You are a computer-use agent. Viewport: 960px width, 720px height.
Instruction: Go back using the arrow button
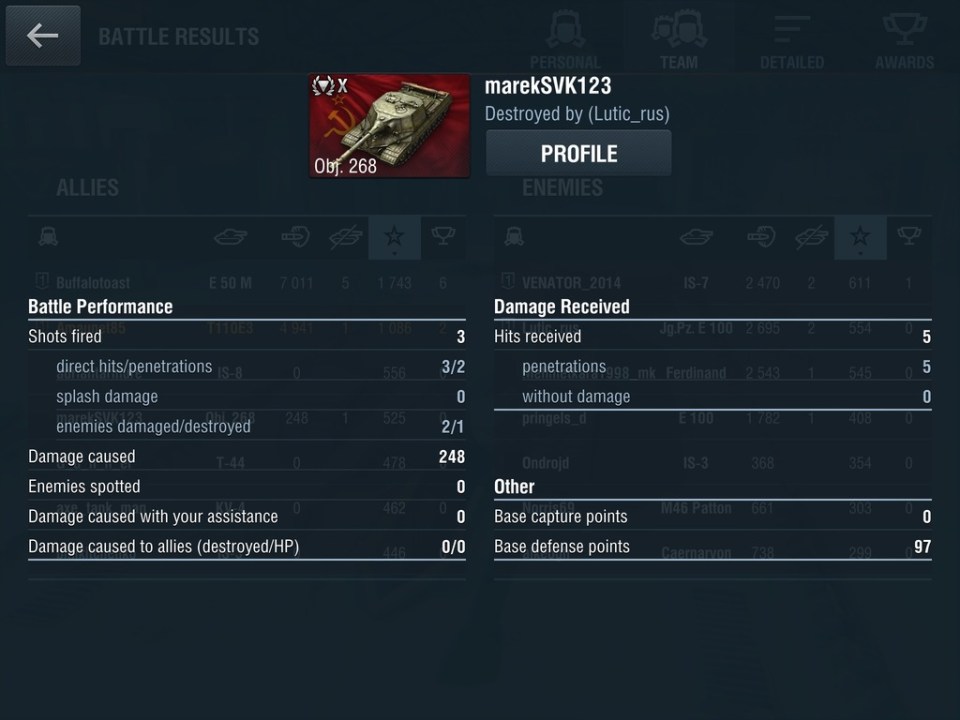coord(42,36)
